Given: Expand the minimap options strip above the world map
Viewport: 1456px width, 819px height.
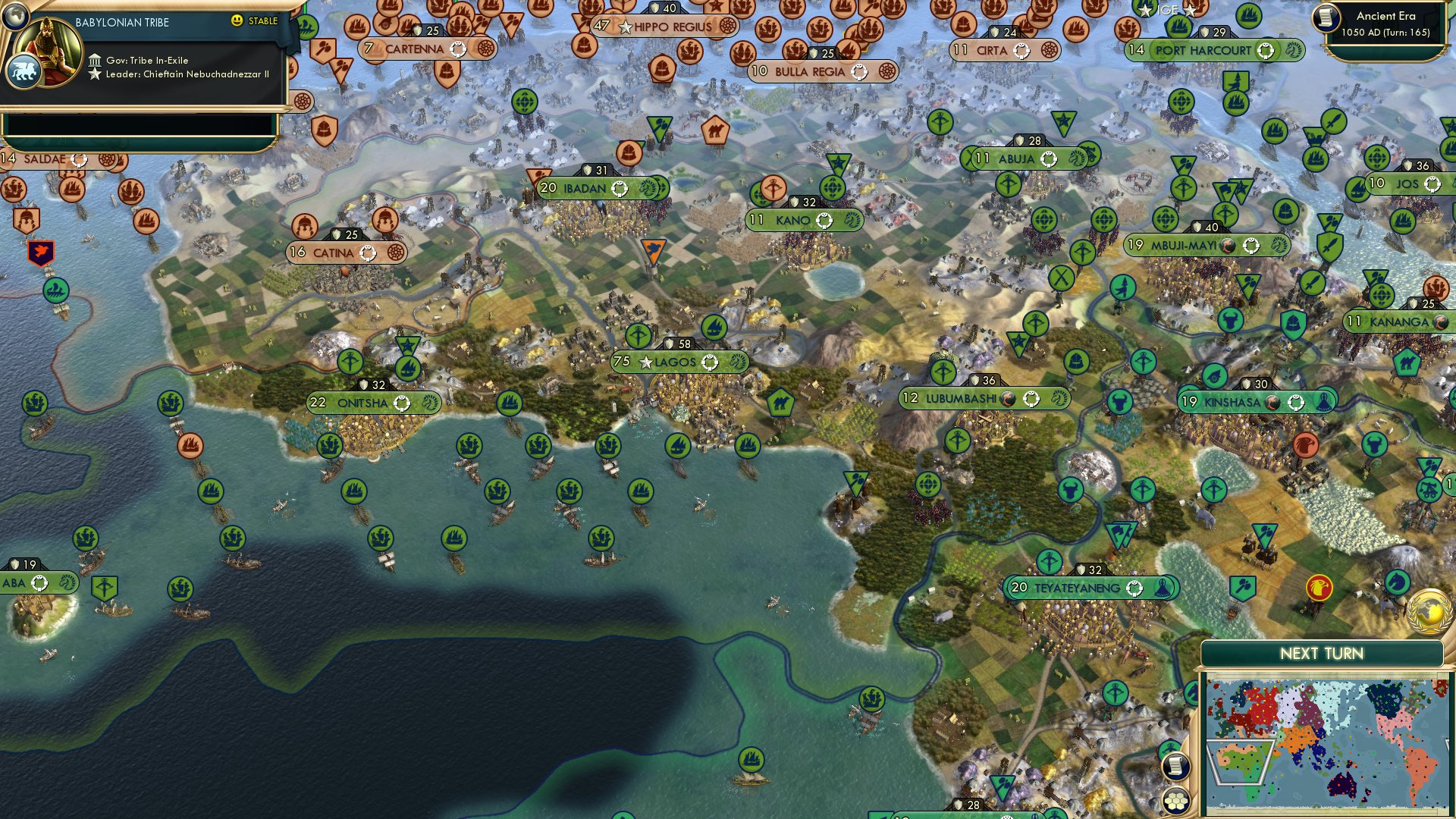Looking at the screenshot, I should (x=1327, y=673).
